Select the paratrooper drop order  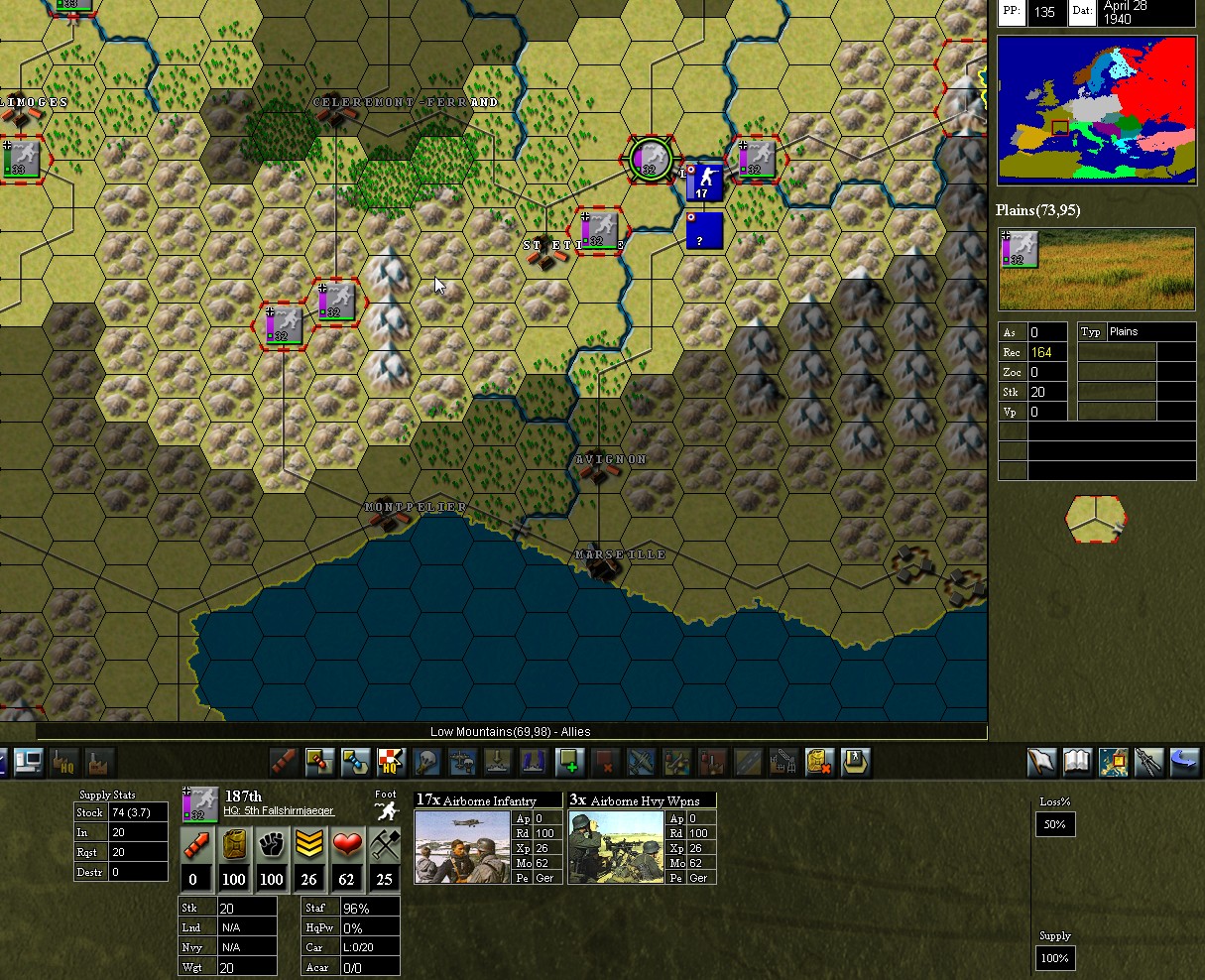pos(426,762)
